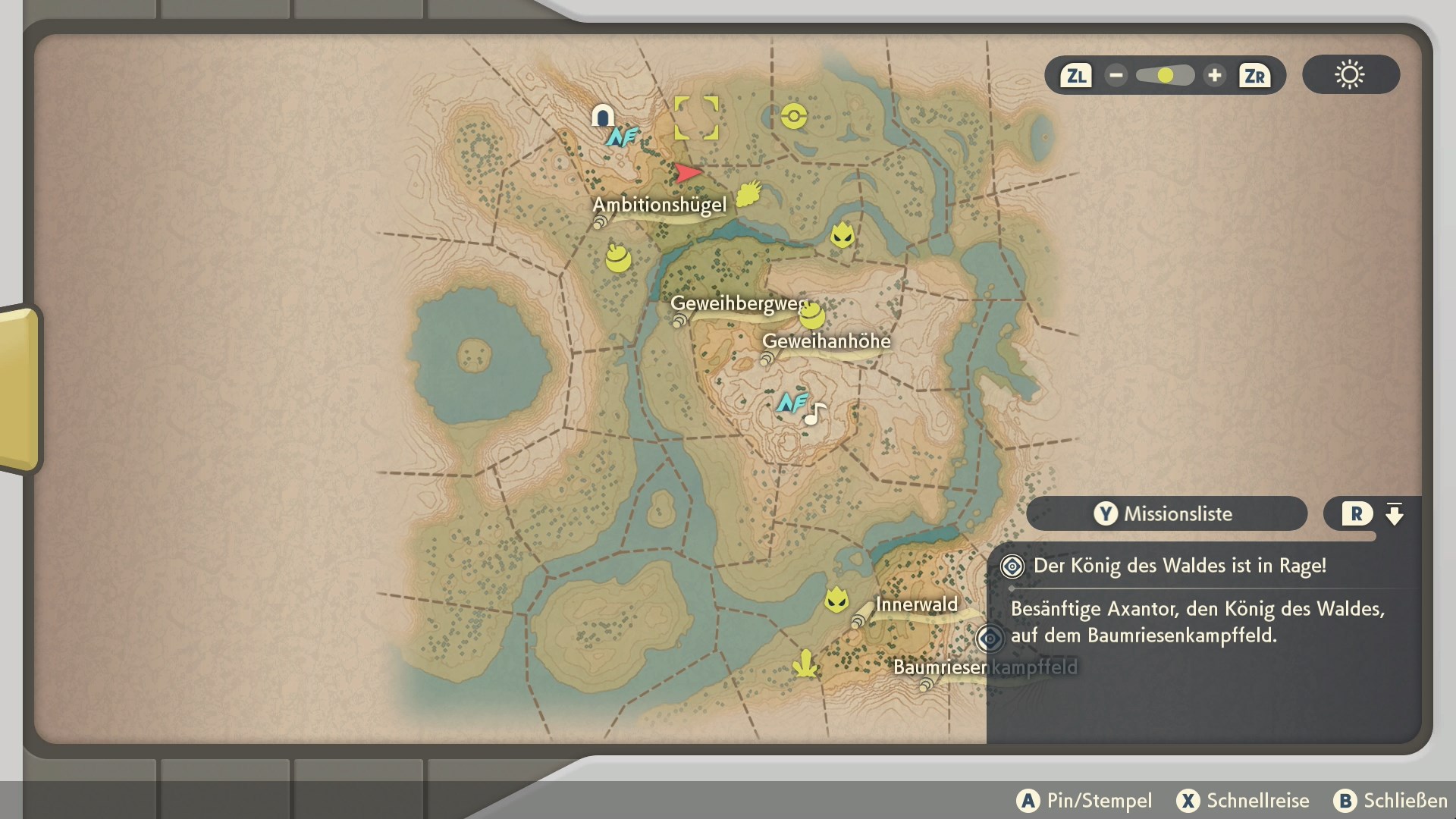Zoom in the map with the plus button
The height and width of the screenshot is (819, 1456).
(x=1214, y=75)
